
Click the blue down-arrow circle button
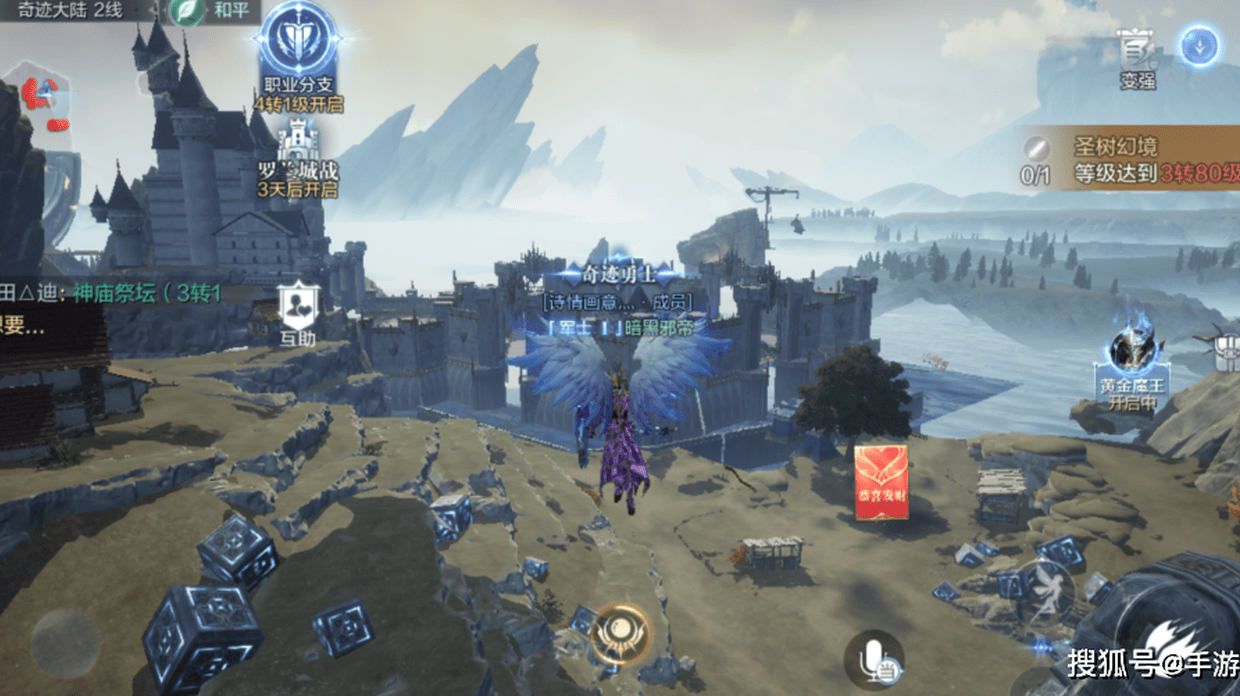coord(1199,45)
